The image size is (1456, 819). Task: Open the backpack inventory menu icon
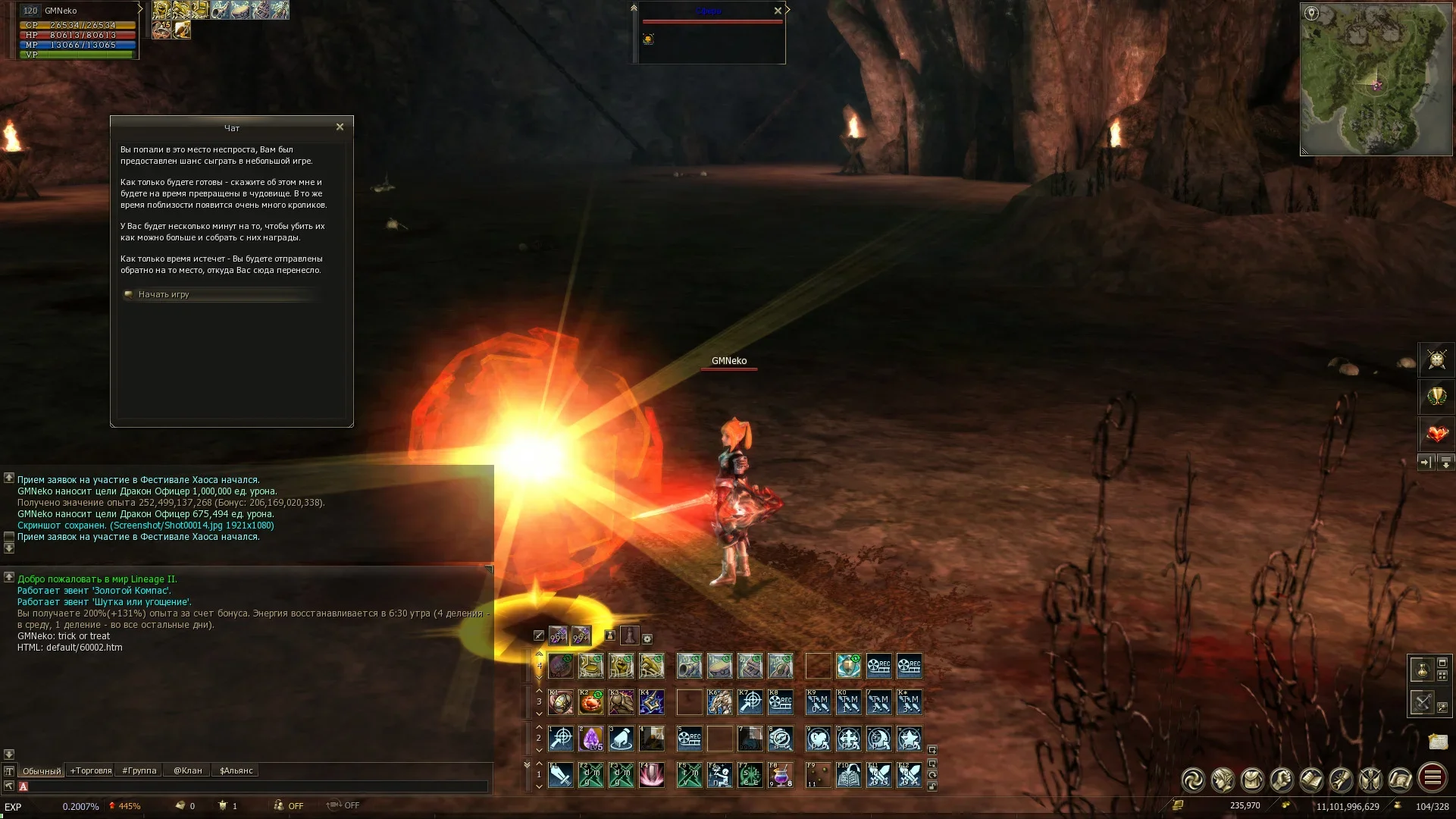(1252, 779)
